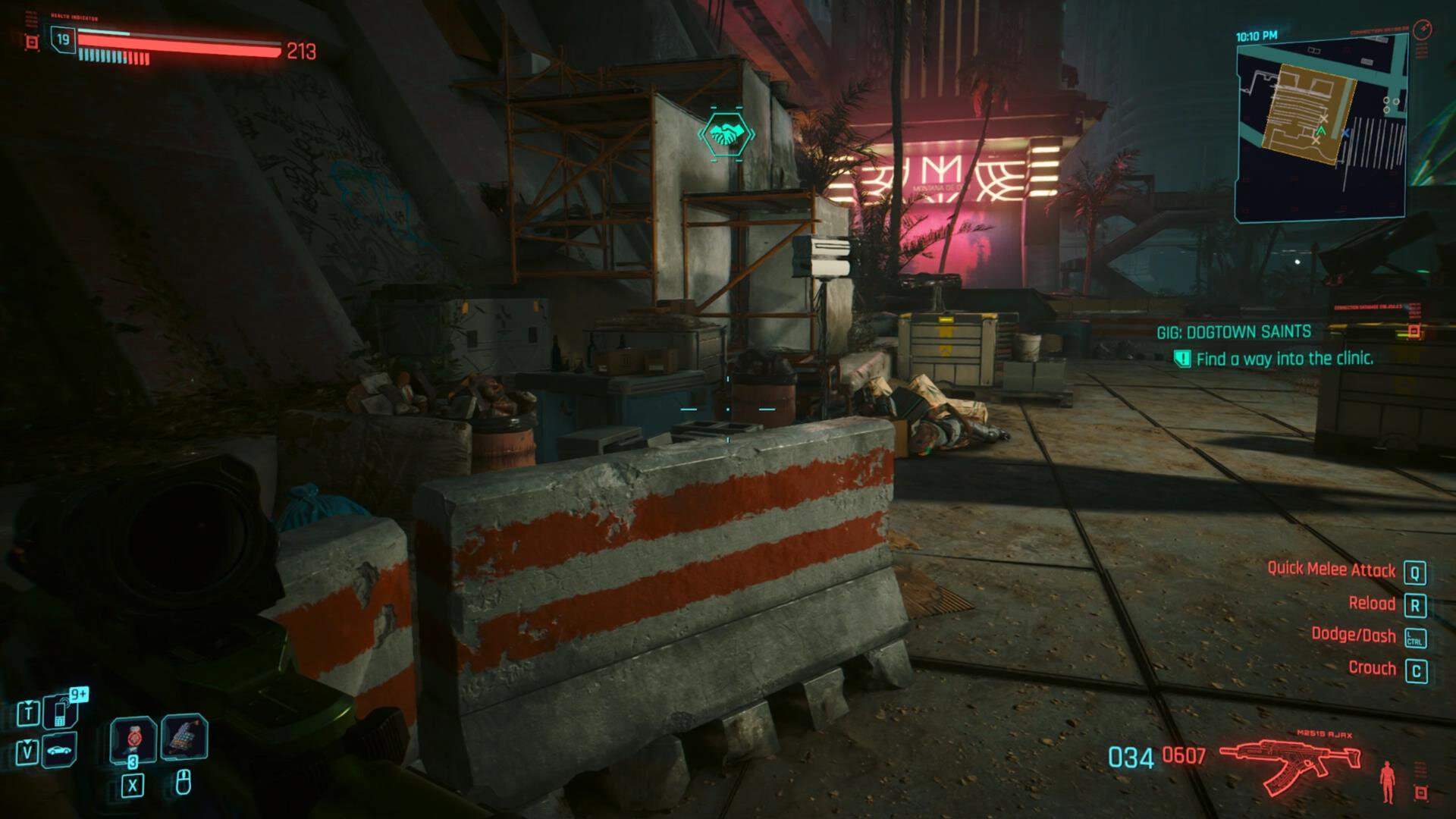This screenshot has width=1456, height=819.
Task: Call vehicle using the car icon
Action: (61, 751)
